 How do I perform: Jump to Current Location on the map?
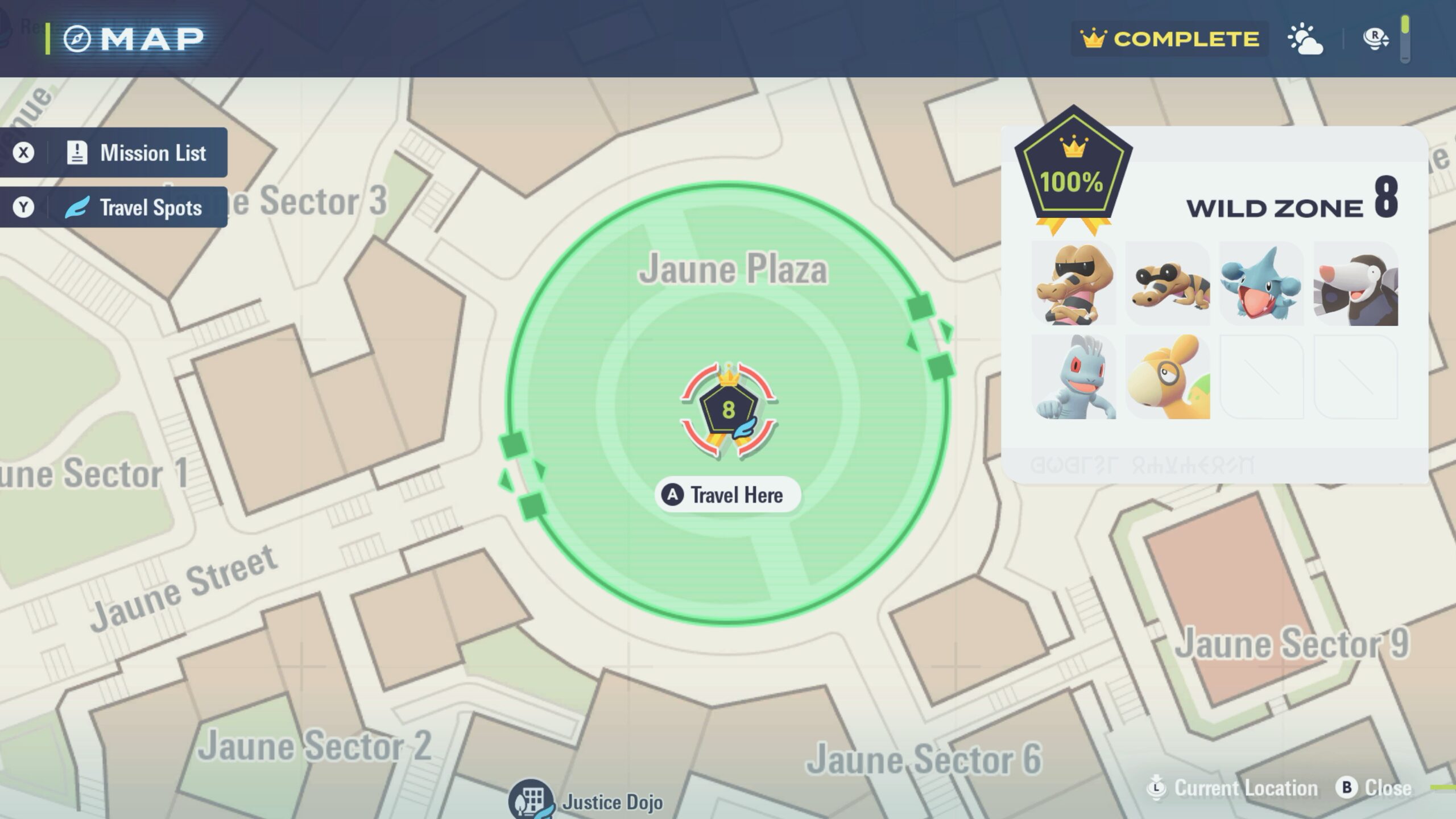click(x=1232, y=788)
